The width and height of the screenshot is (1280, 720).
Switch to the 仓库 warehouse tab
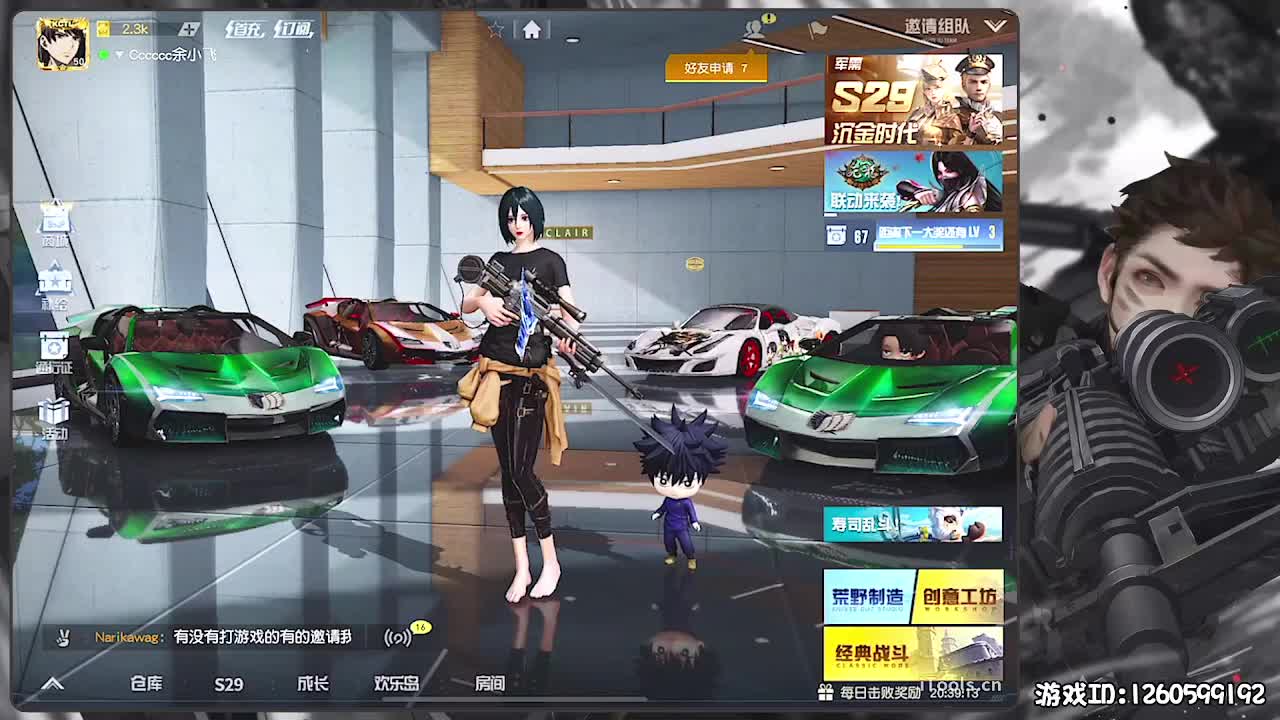click(x=146, y=685)
